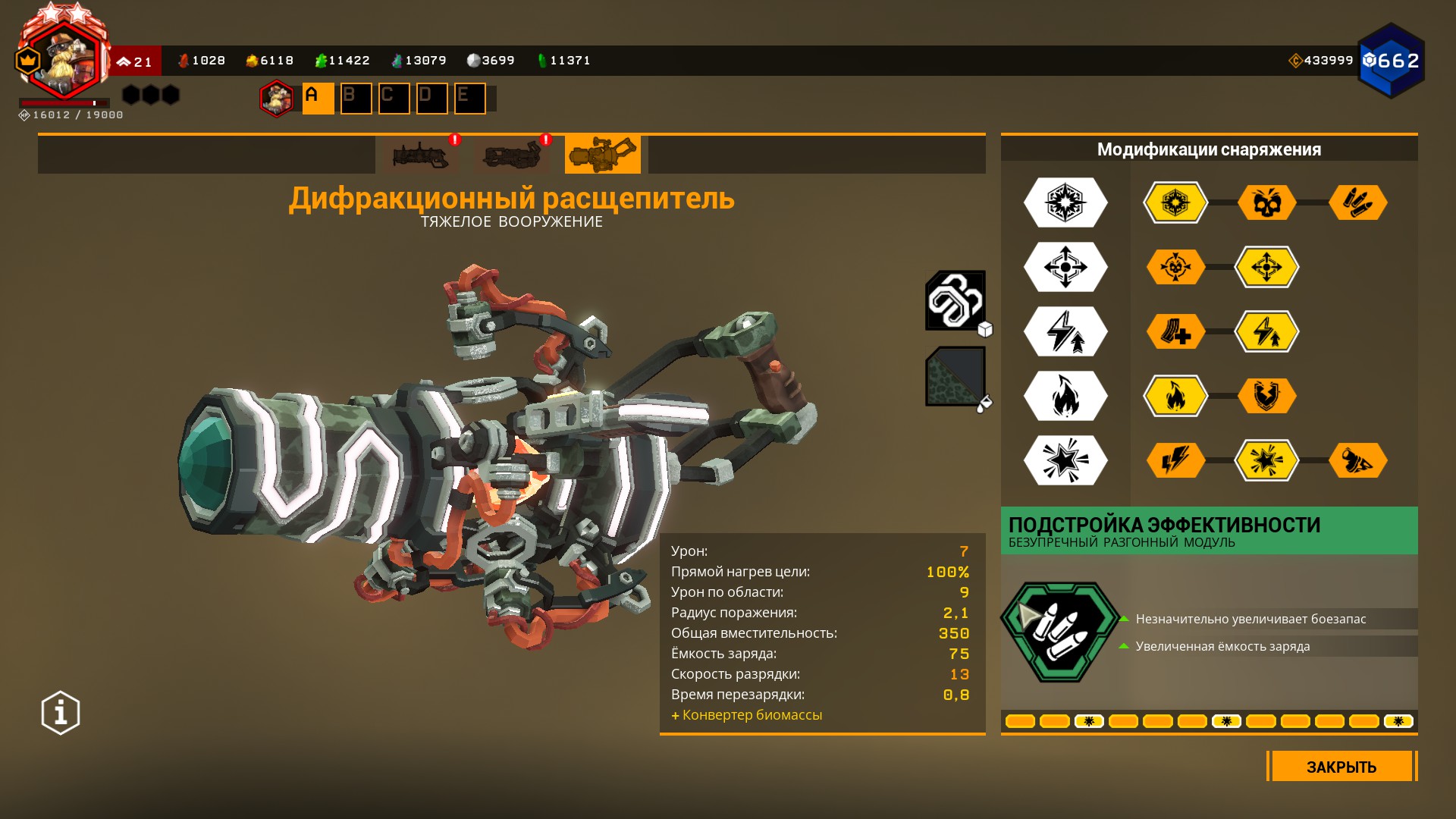The height and width of the screenshot is (819, 1456).
Task: Switch to loadout B
Action: tap(356, 98)
